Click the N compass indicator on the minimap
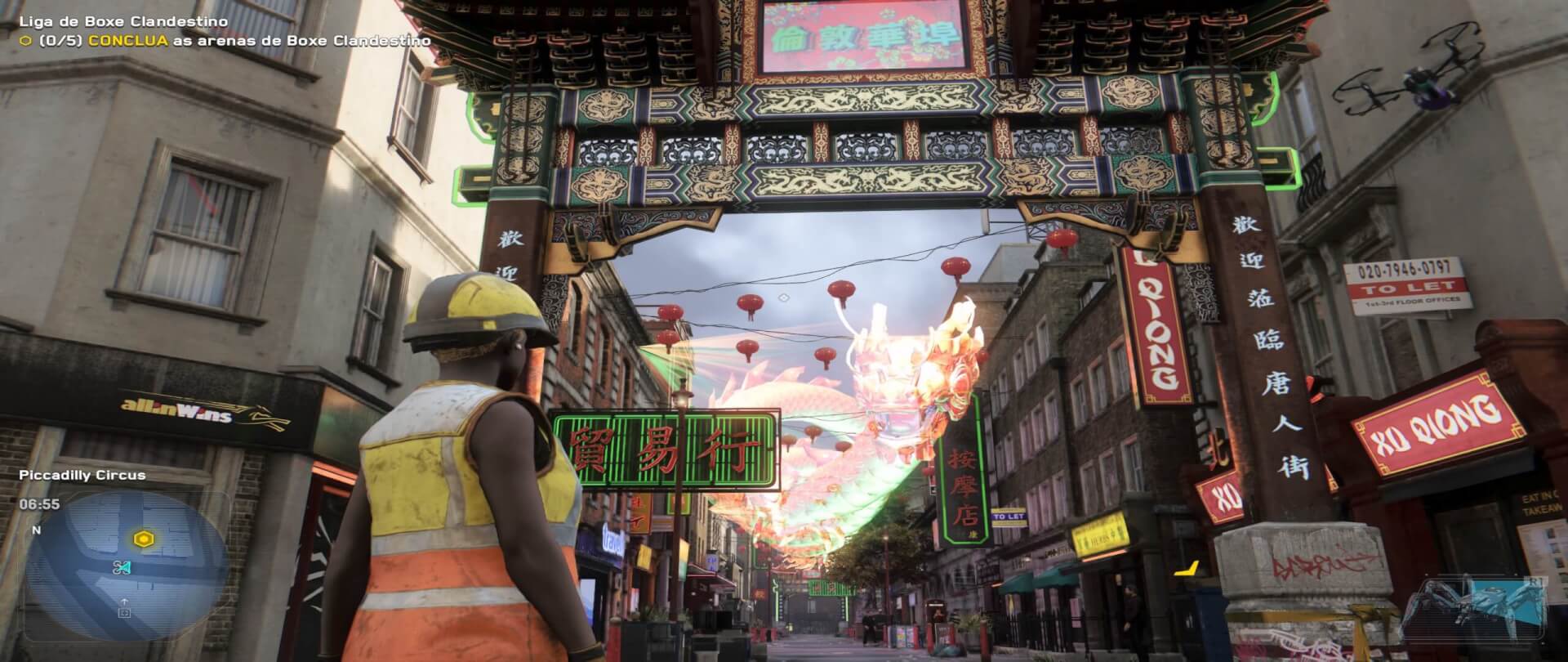This screenshot has width=1568, height=662. [x=37, y=530]
